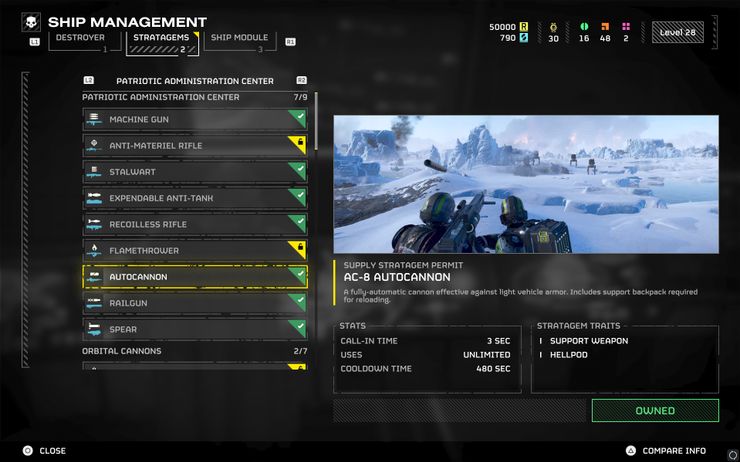The image size is (740, 462).
Task: Click the green Owned button
Action: click(x=654, y=410)
